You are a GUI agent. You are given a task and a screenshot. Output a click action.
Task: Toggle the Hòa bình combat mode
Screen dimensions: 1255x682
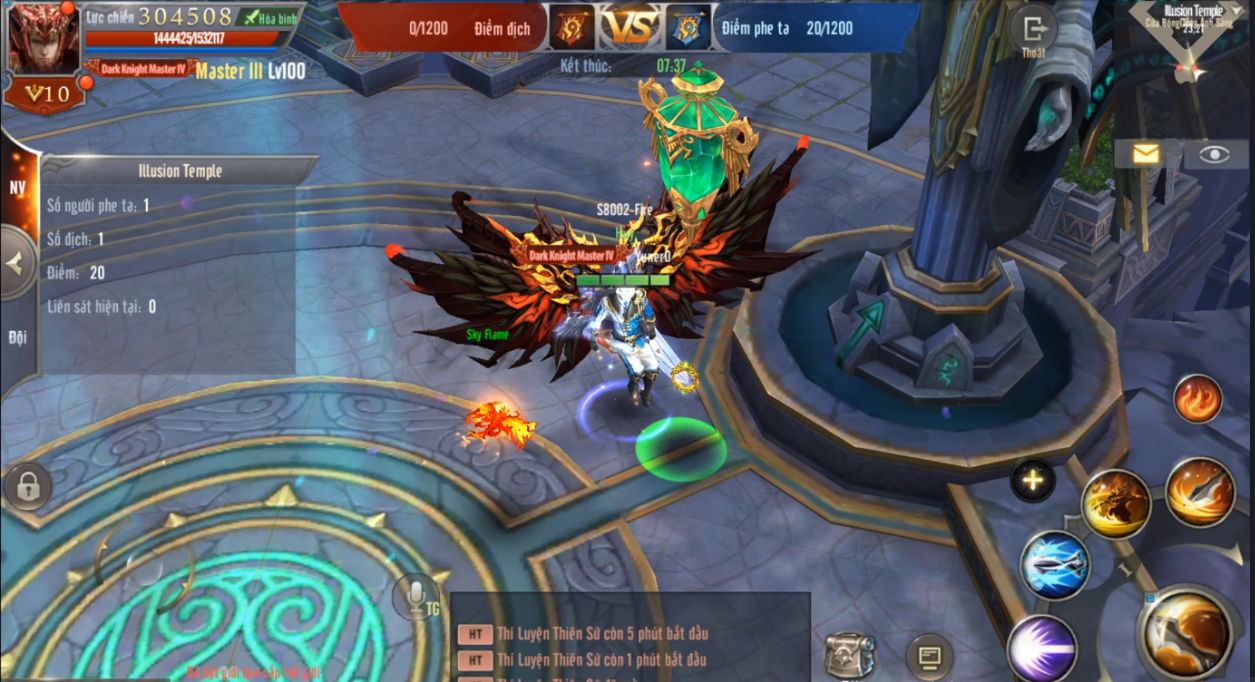click(x=269, y=18)
